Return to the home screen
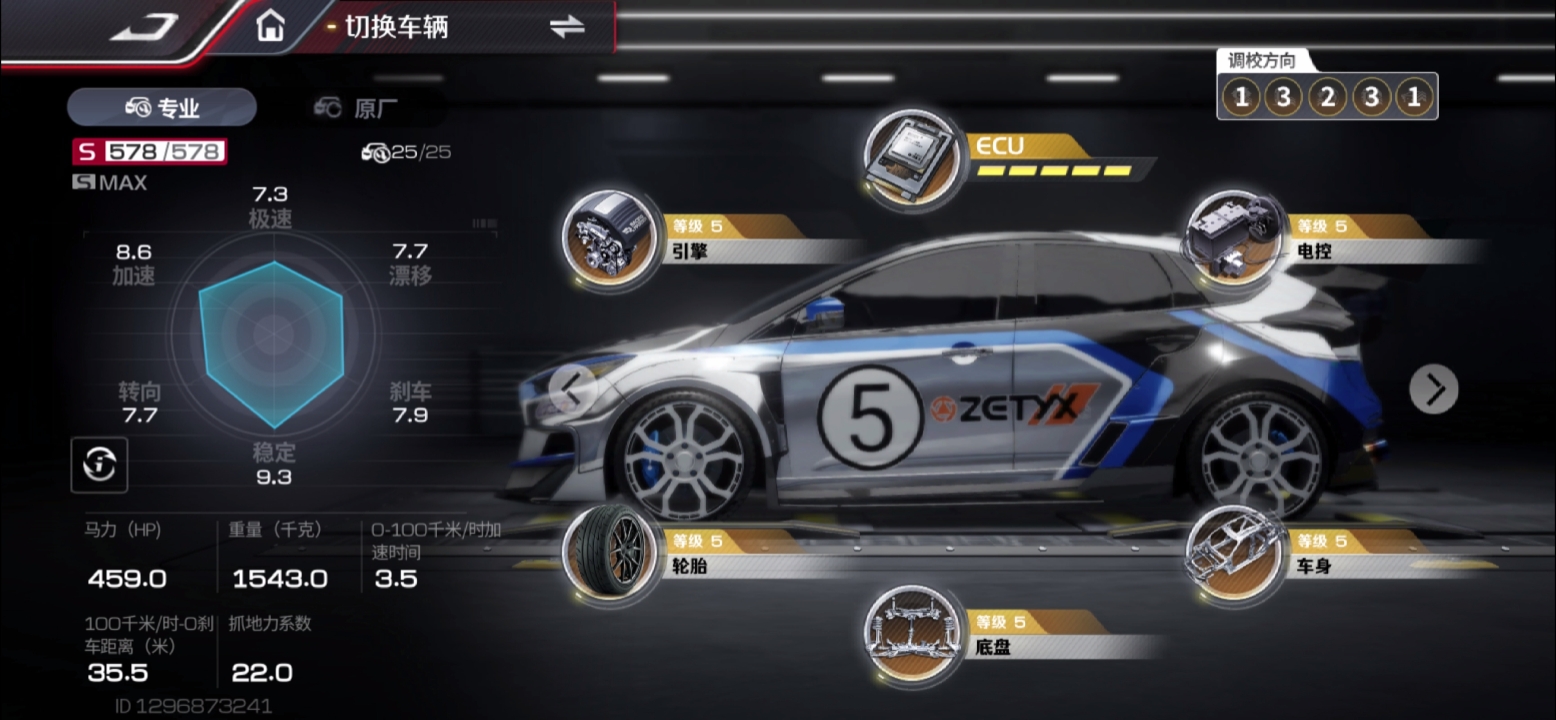 click(x=270, y=27)
